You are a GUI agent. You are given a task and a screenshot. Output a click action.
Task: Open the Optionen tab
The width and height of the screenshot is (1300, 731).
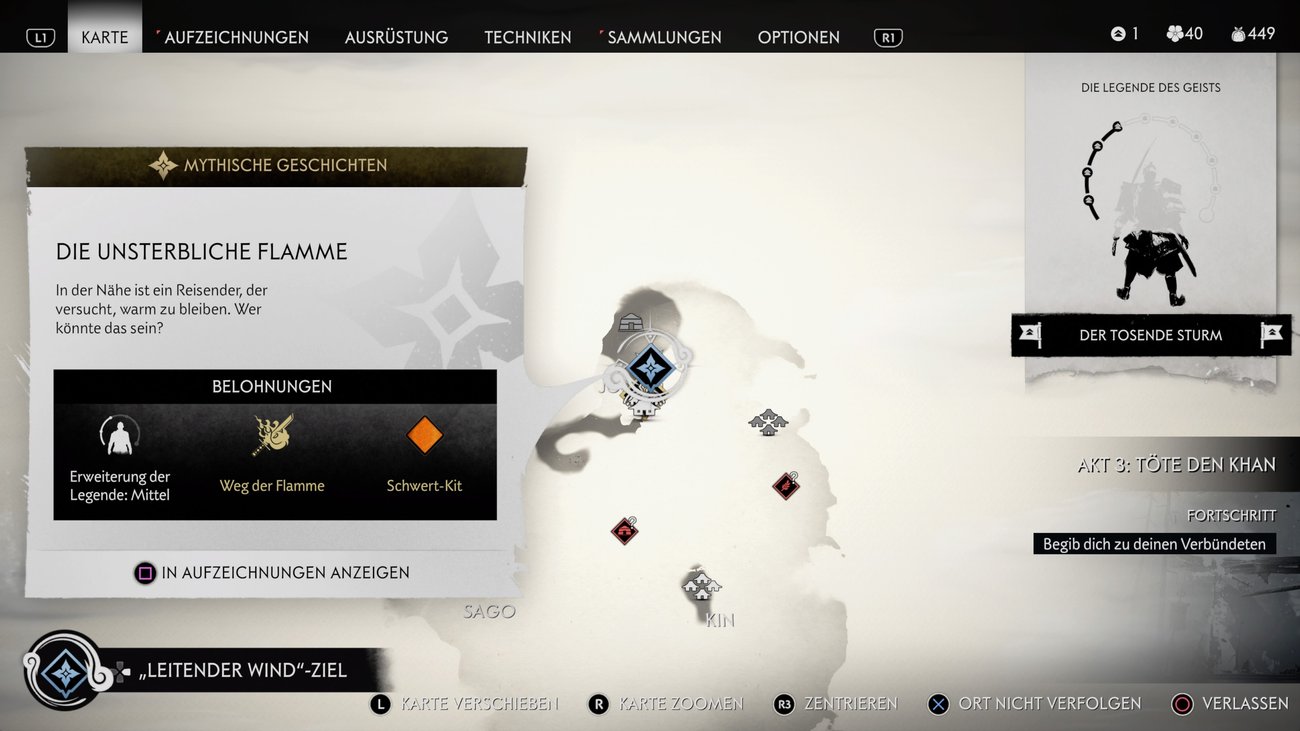point(798,37)
